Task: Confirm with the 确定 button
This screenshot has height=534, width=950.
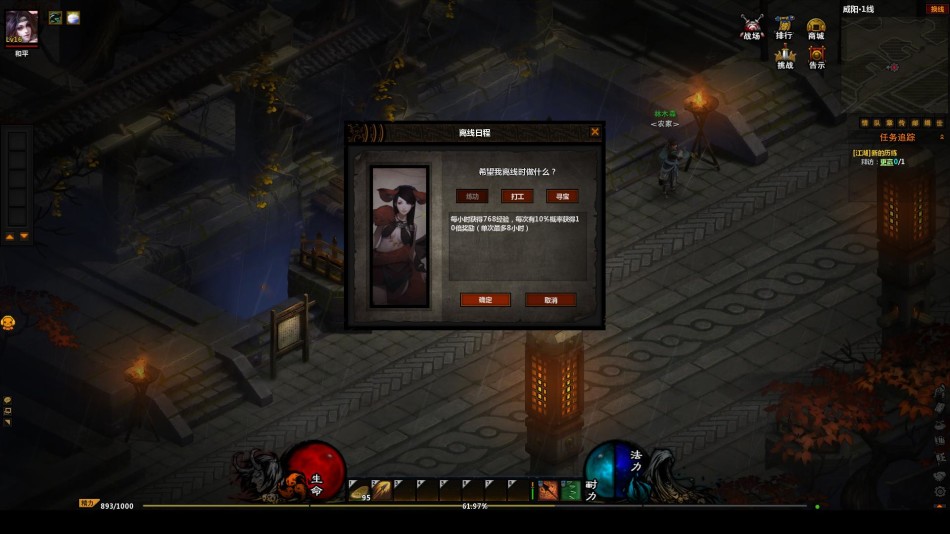Action: [485, 300]
